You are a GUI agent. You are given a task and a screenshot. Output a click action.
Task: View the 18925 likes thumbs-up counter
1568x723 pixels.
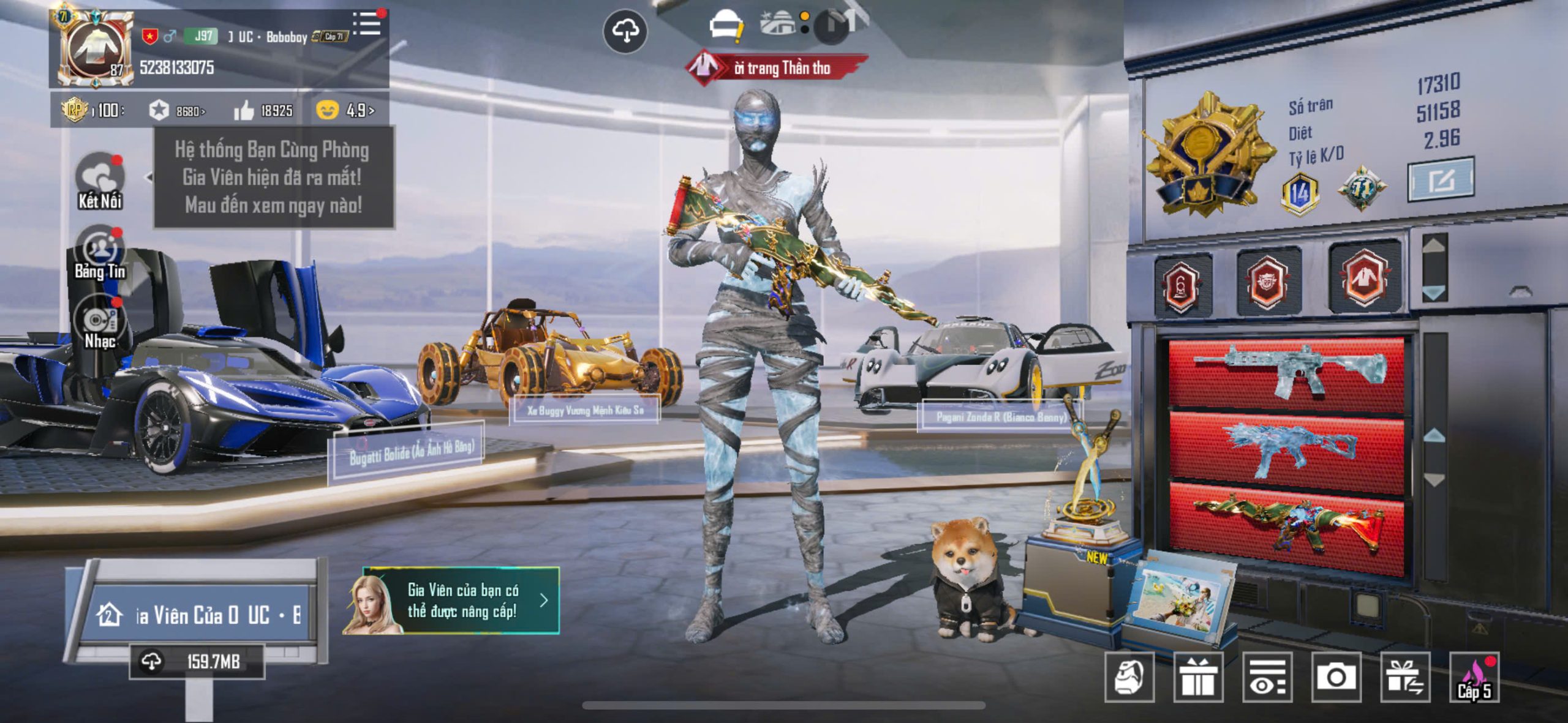click(263, 111)
